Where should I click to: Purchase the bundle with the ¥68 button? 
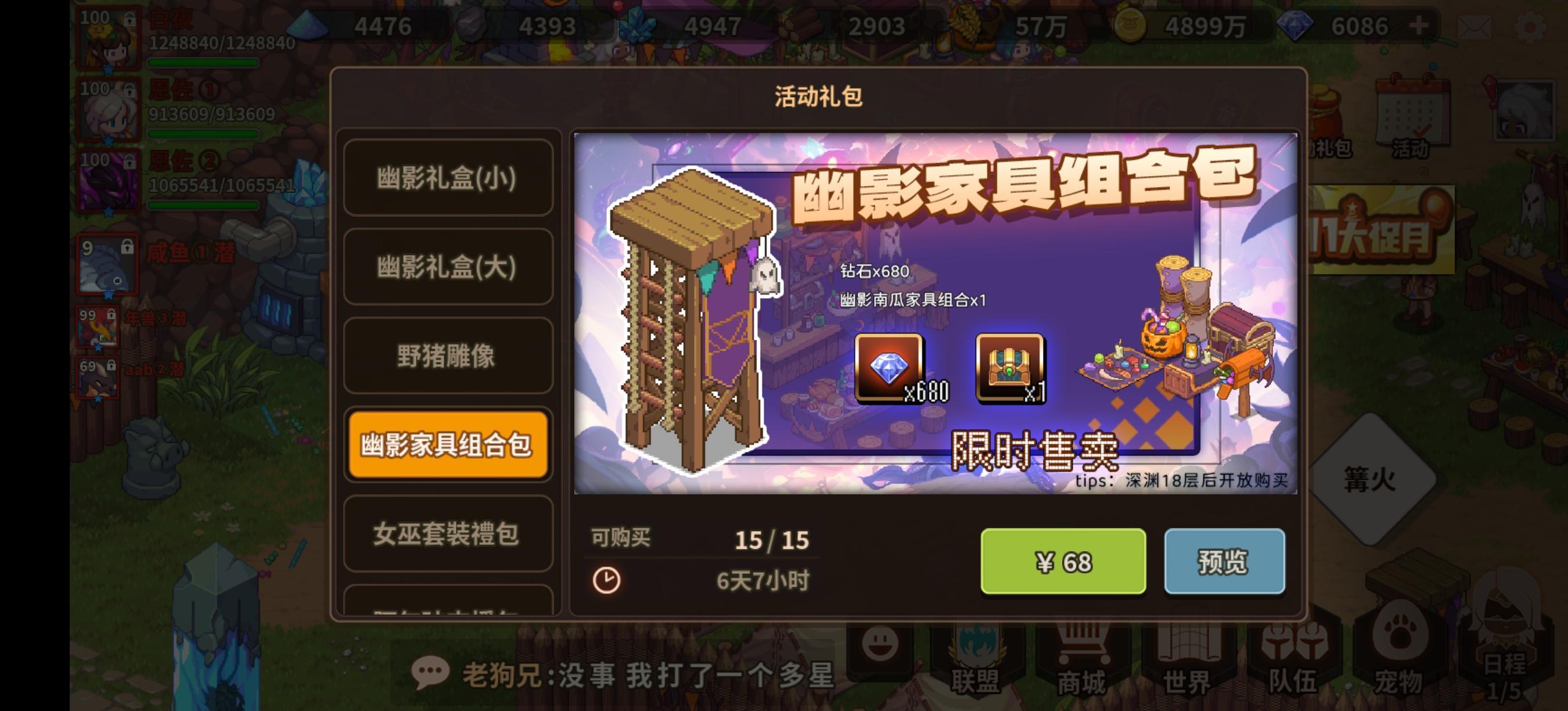pos(1063,562)
